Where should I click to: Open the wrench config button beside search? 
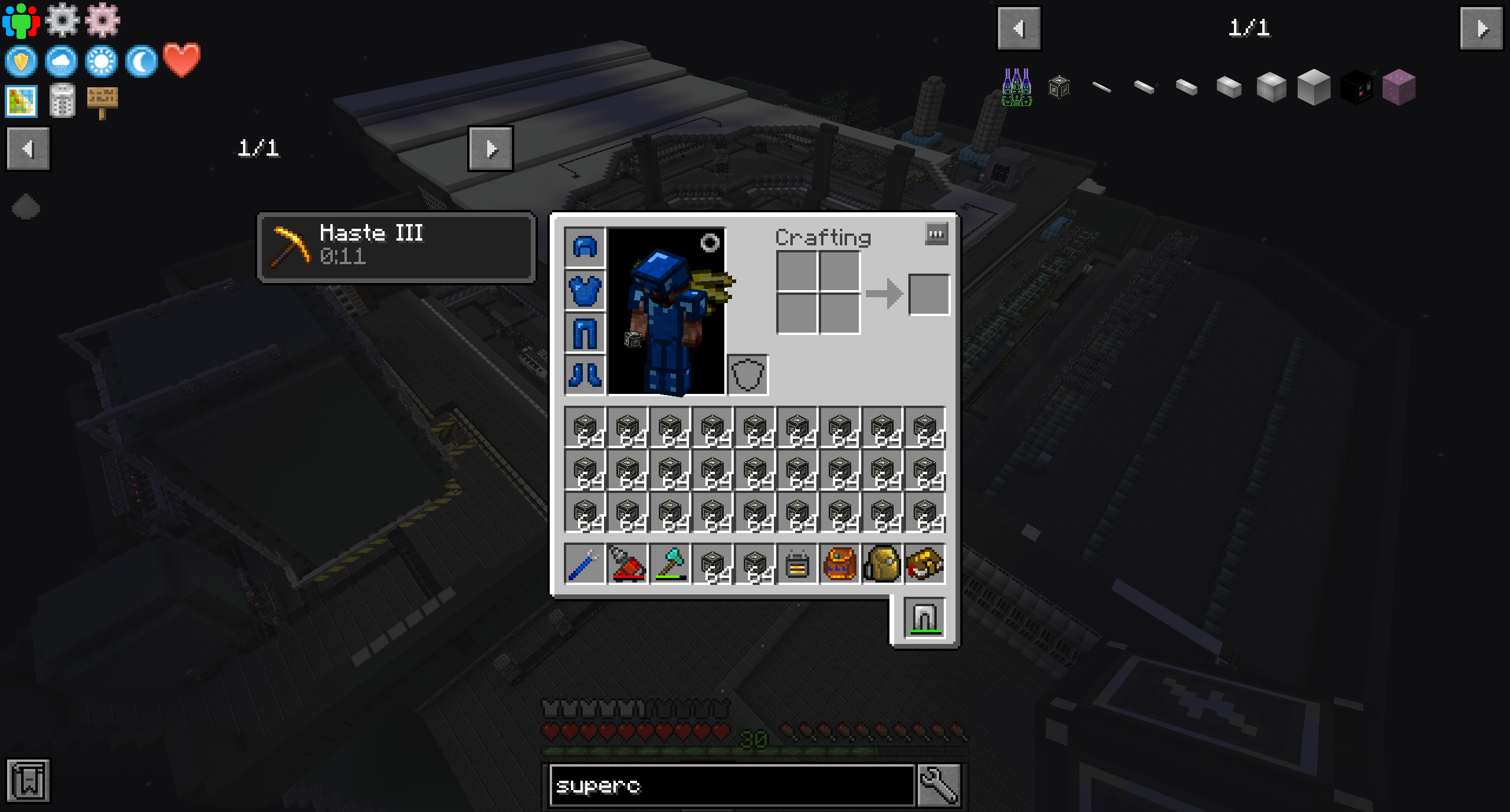click(938, 785)
